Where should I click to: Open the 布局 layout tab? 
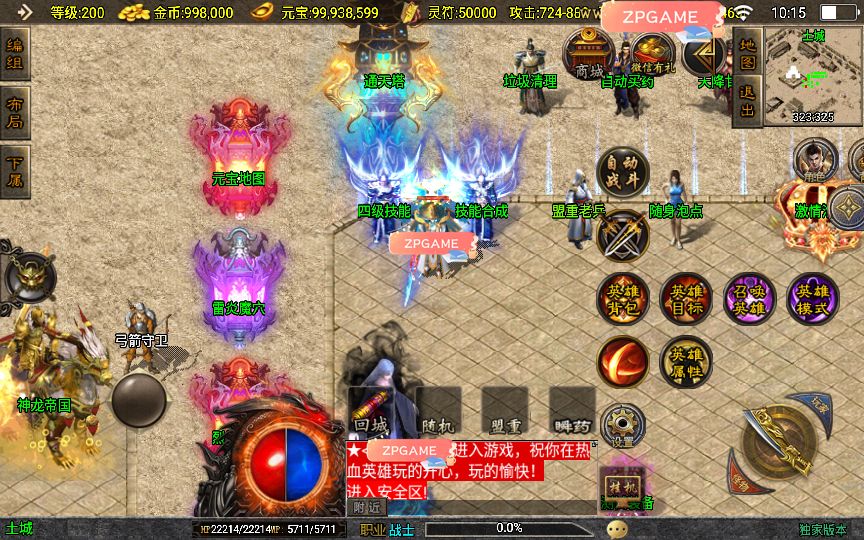[x=15, y=113]
